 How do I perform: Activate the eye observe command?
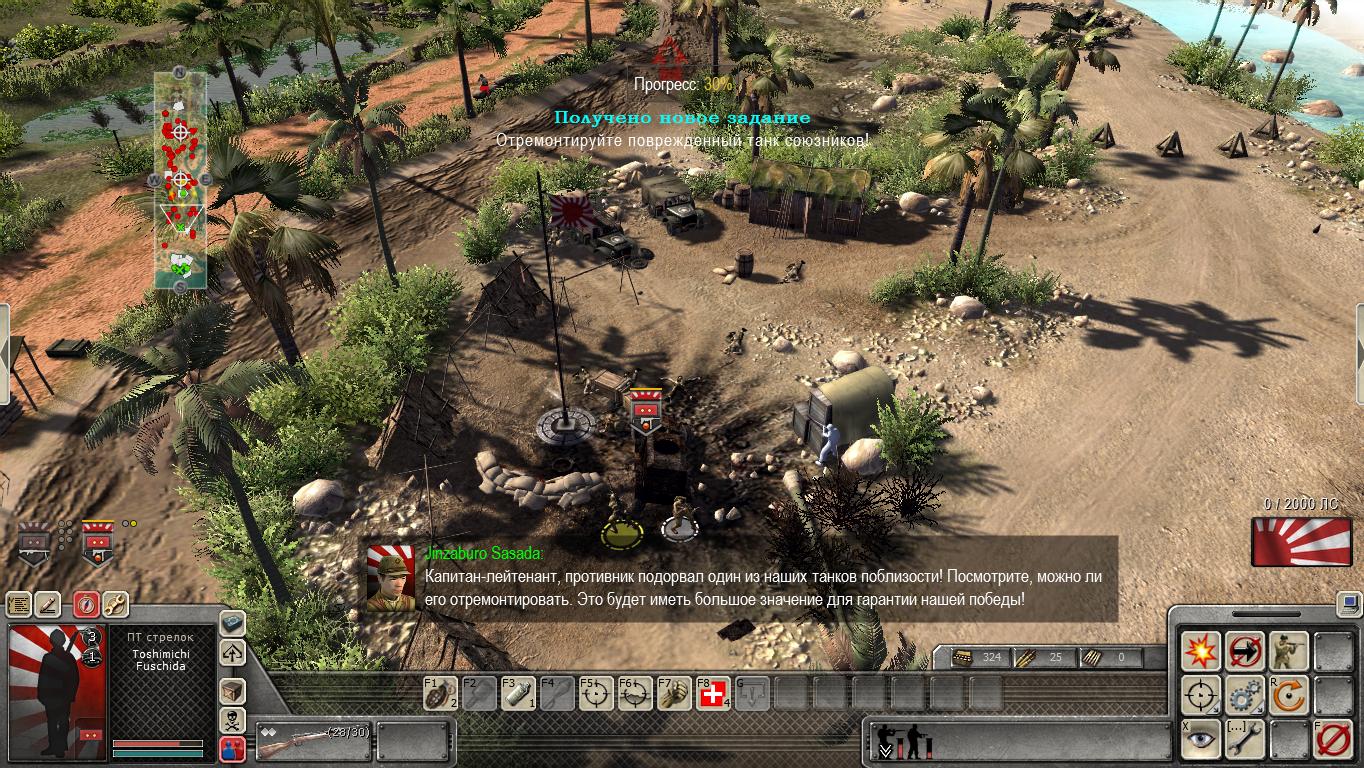coord(1201,739)
